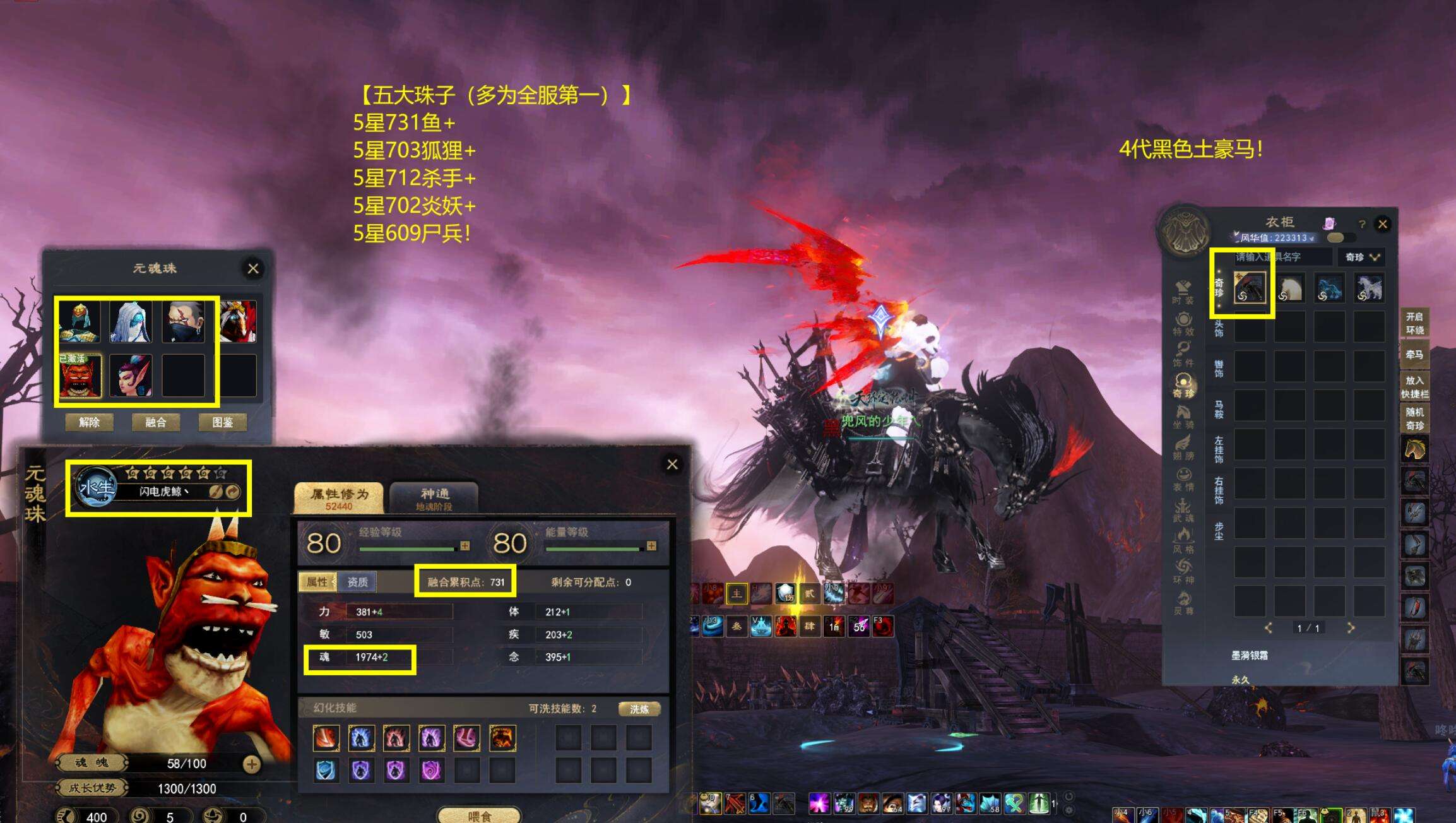Add 魂魄 with the plus button

pyautogui.click(x=251, y=764)
